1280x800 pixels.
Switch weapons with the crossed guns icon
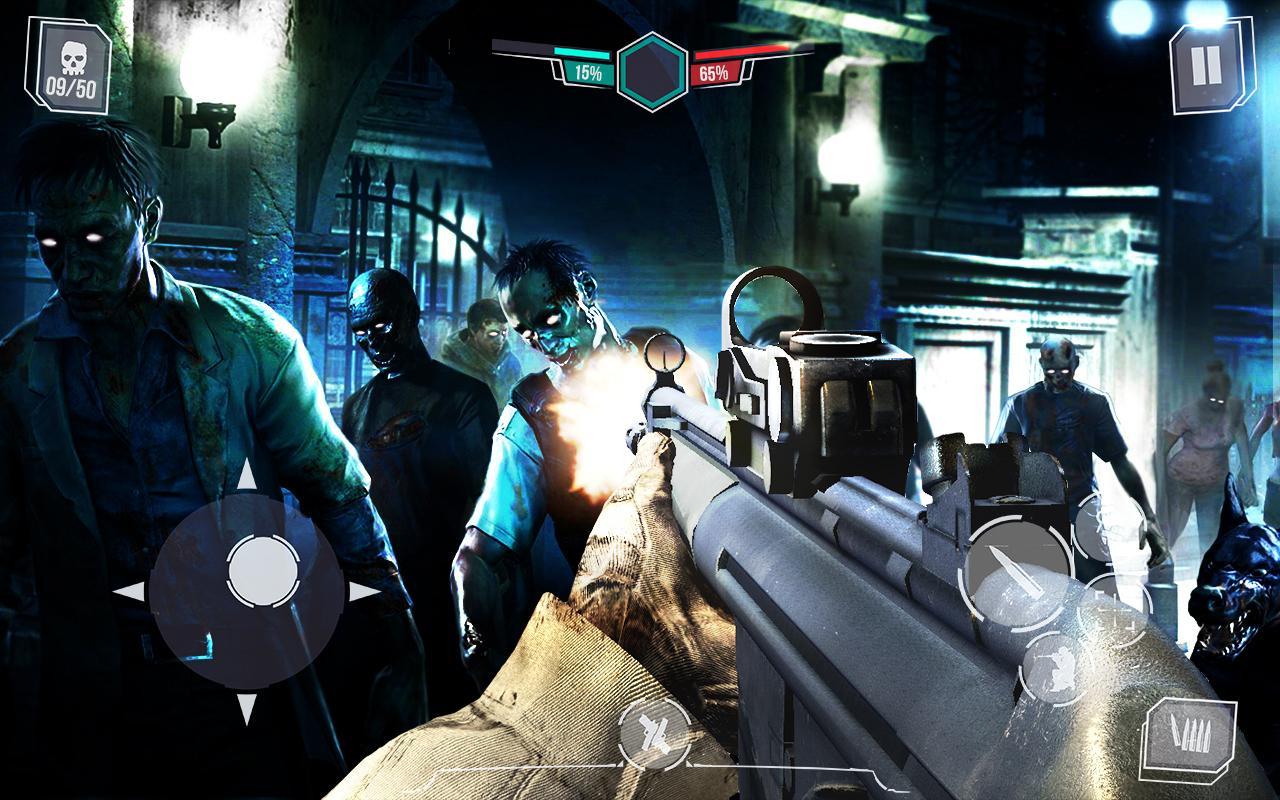pyautogui.click(x=655, y=734)
